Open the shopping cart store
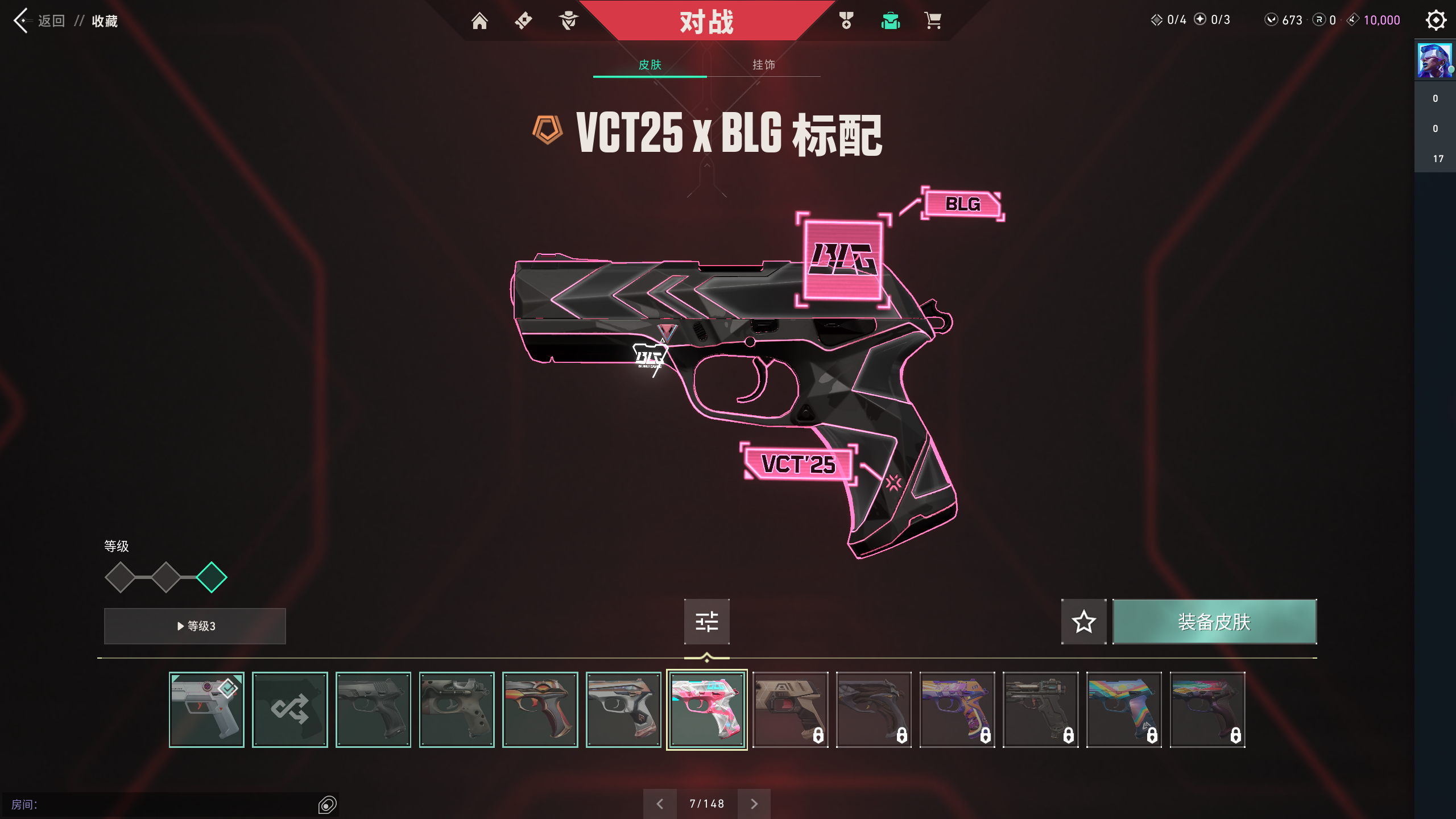This screenshot has height=819, width=1456. [933, 21]
